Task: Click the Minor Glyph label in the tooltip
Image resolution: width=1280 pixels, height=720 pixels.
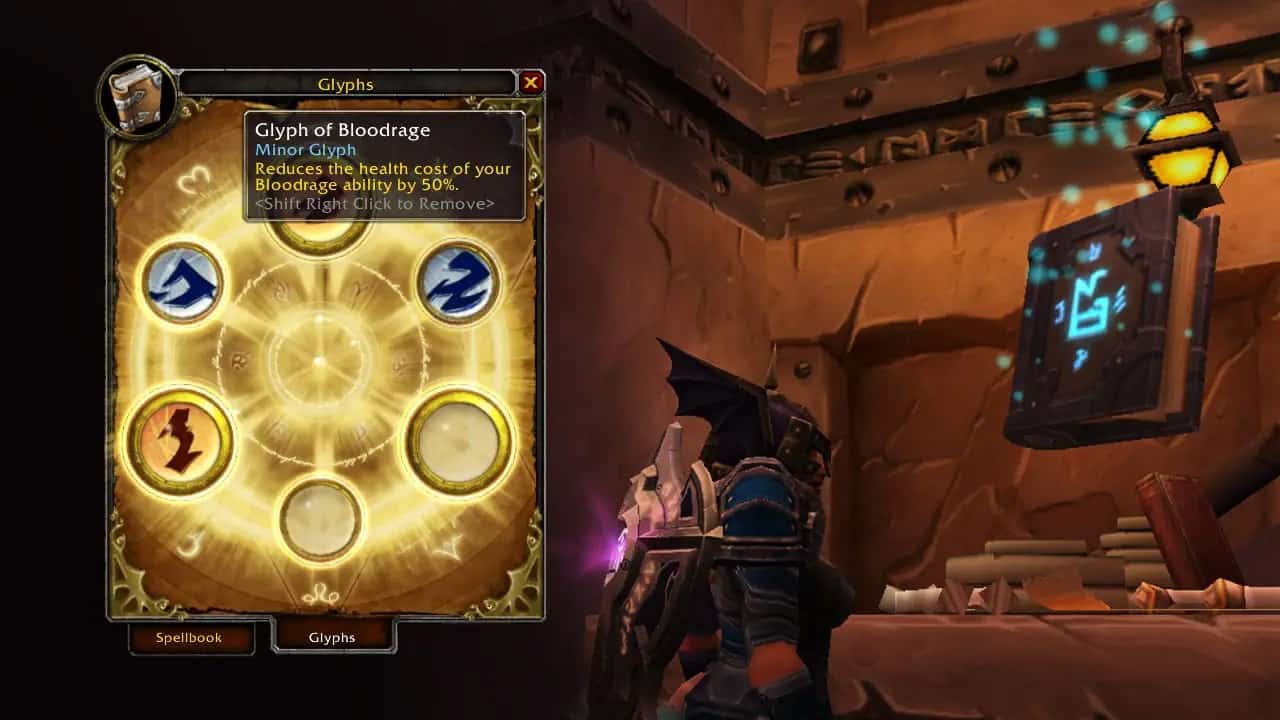Action: [x=305, y=149]
